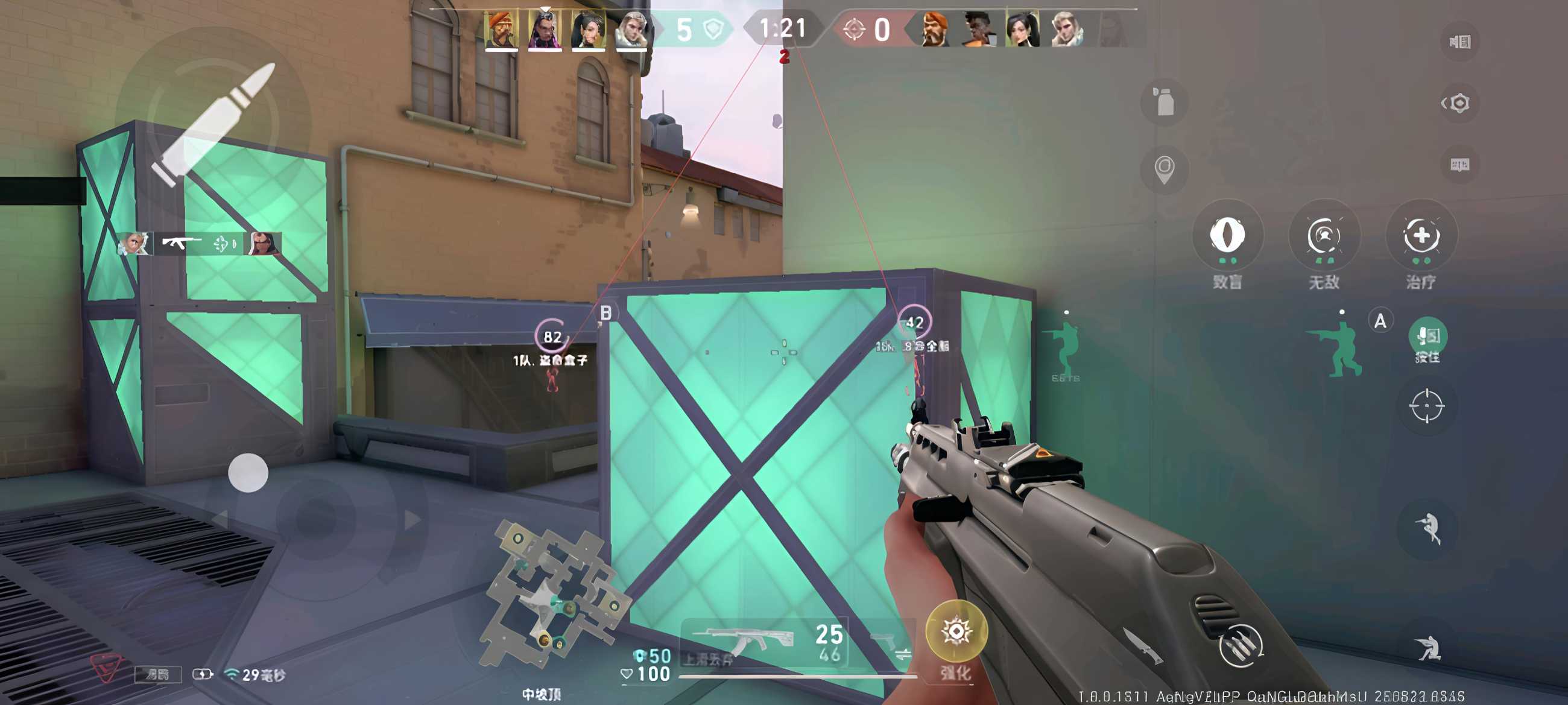Viewport: 1568px width, 705px height.
Task: Place a map ping marker
Action: pos(1164,168)
